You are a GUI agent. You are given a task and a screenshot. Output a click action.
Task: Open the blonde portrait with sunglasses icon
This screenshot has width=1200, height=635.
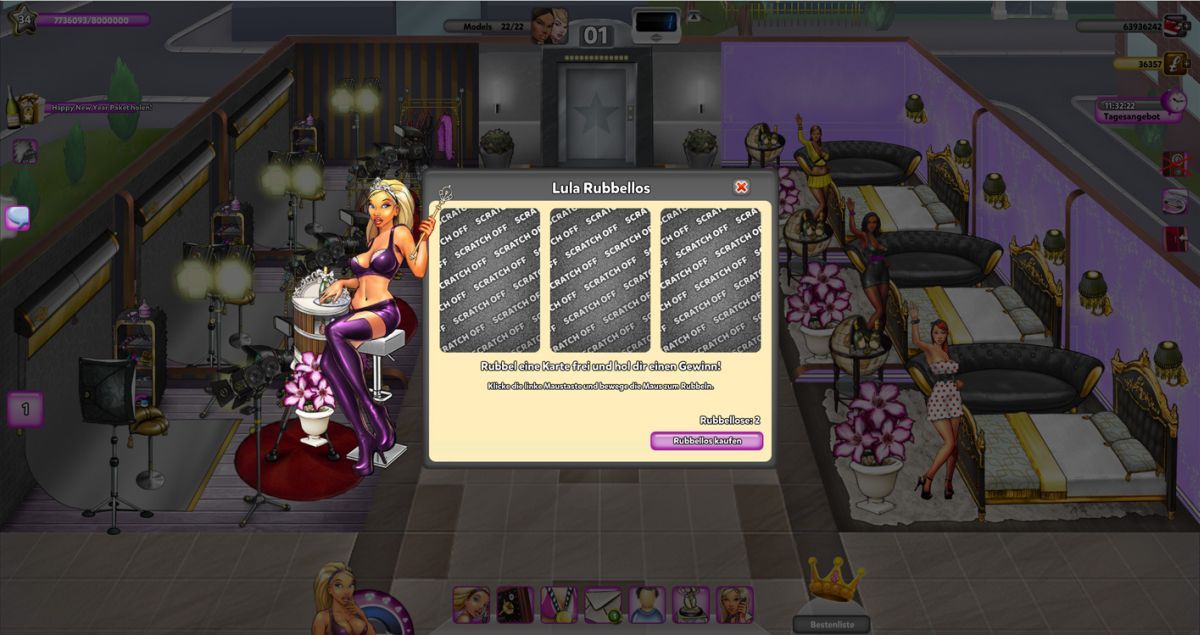[x=471, y=604]
